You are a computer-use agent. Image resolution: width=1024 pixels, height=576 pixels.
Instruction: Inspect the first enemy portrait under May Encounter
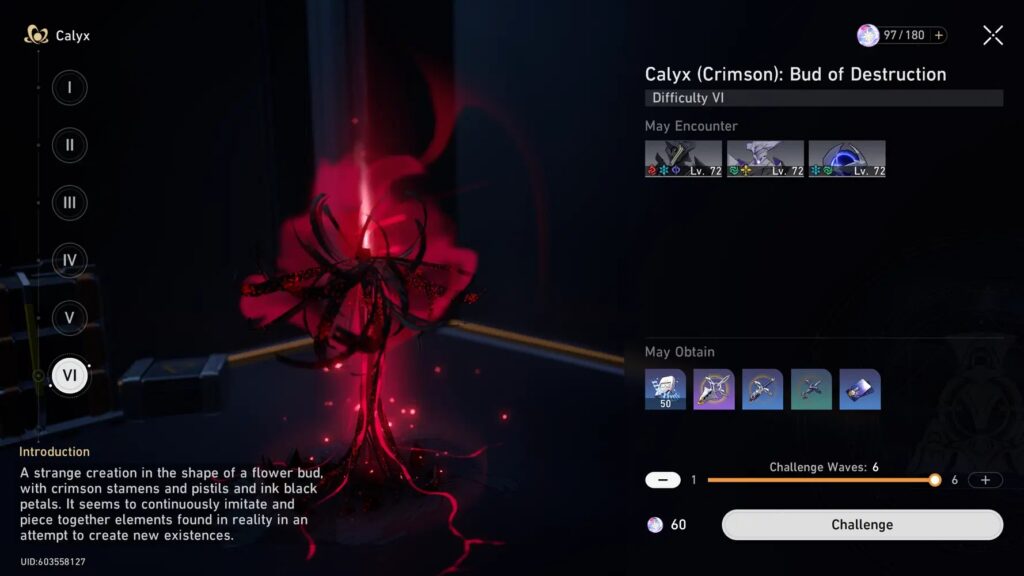click(x=684, y=159)
